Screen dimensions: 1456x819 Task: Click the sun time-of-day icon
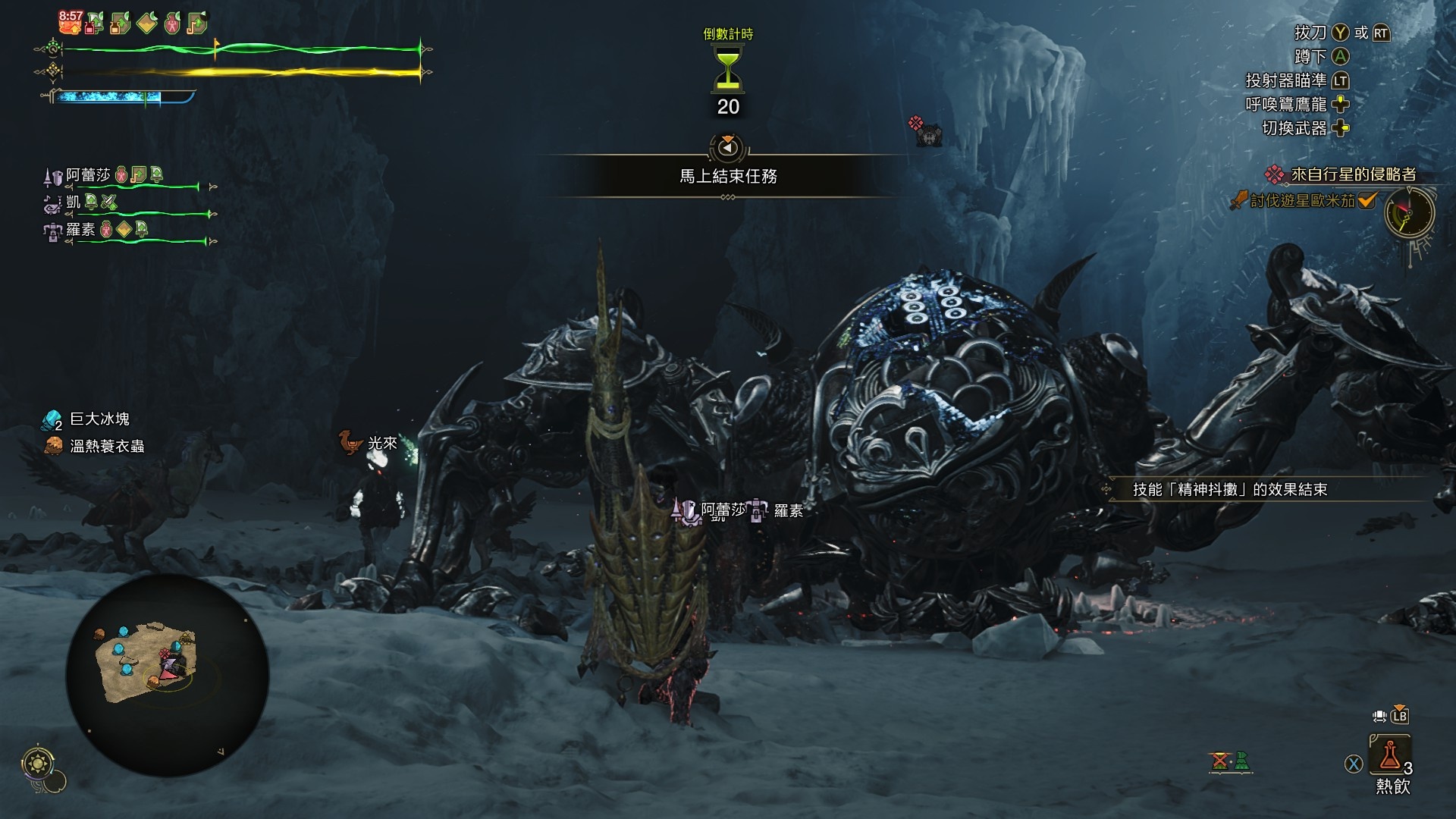37,763
